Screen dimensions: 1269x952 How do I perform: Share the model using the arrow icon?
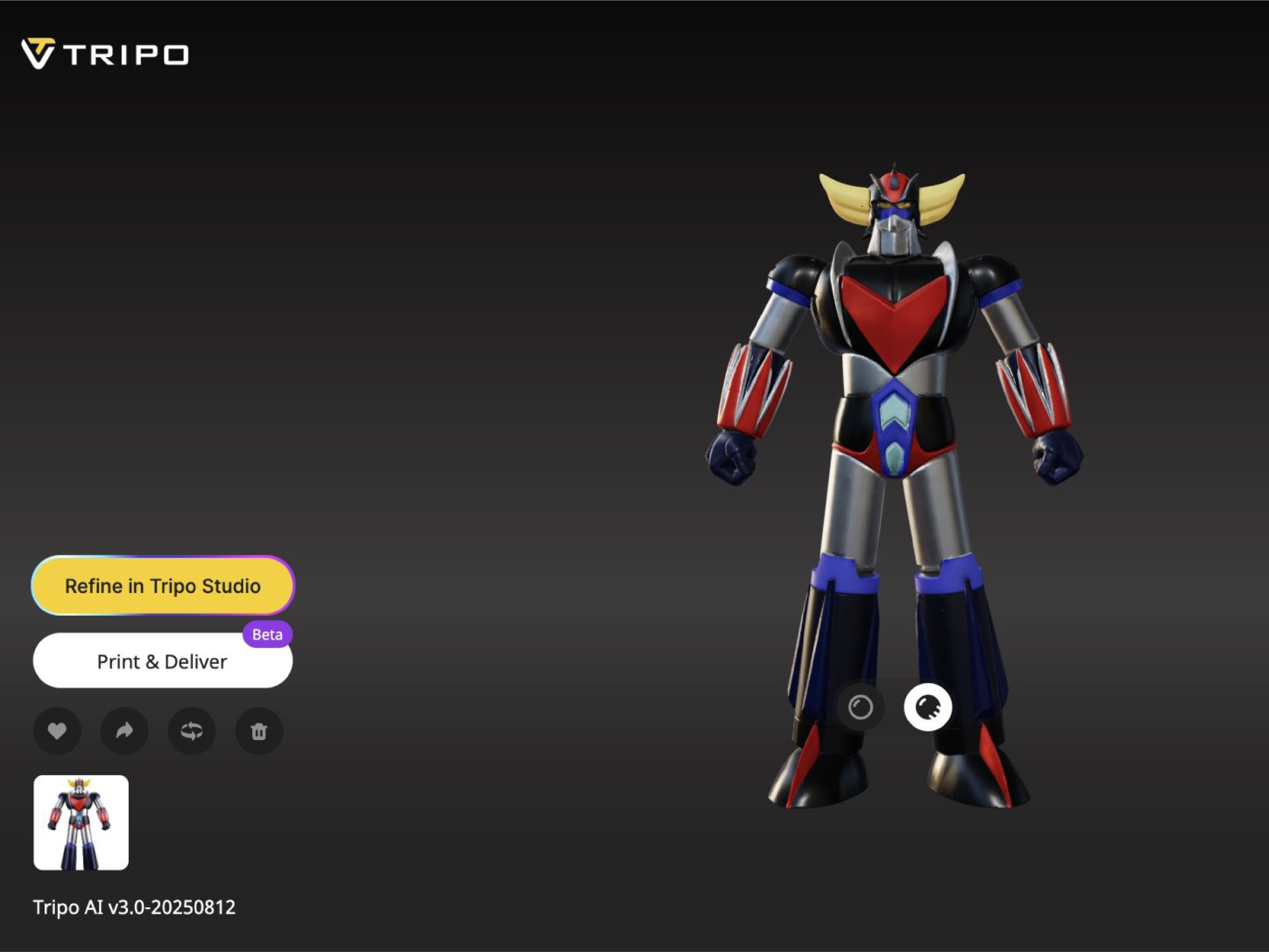click(x=125, y=730)
